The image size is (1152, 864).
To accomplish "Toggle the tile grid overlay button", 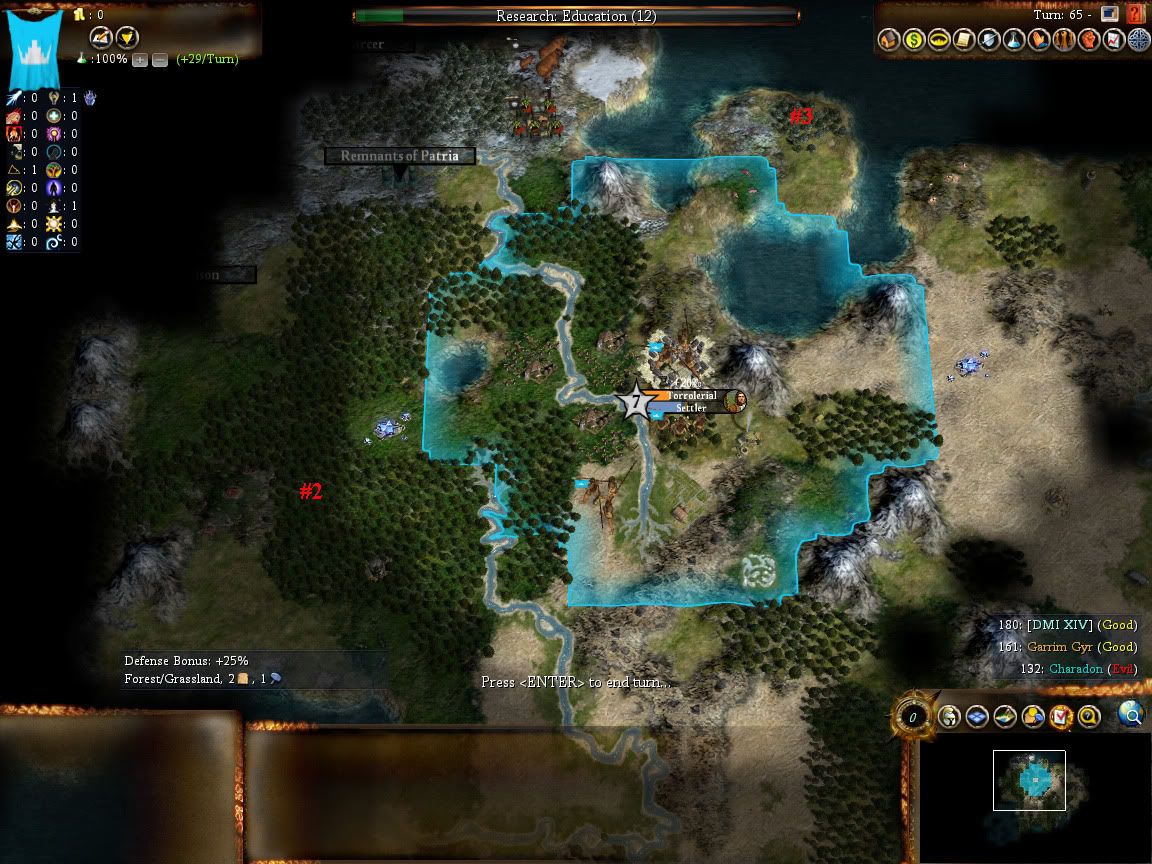I will point(978,716).
